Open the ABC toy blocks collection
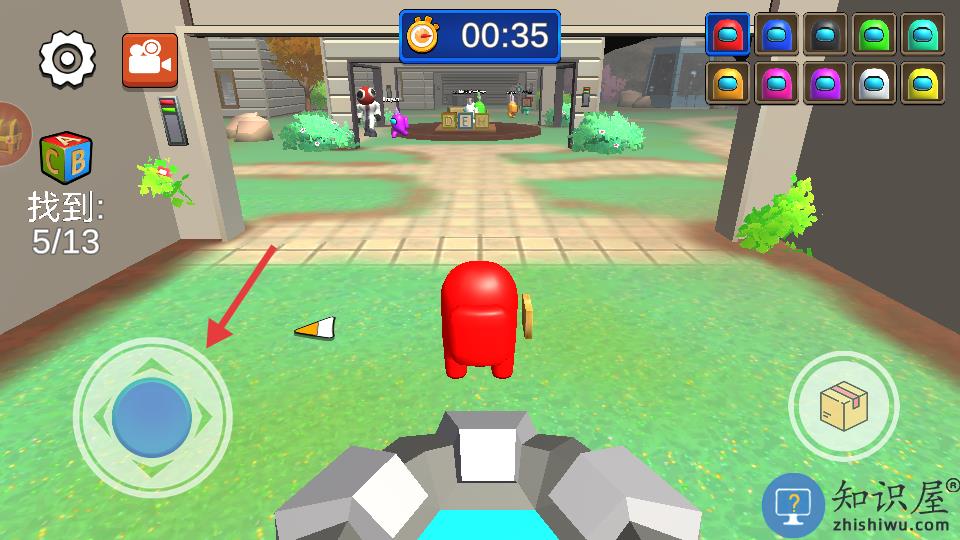Screen dimensions: 960x540 point(65,159)
